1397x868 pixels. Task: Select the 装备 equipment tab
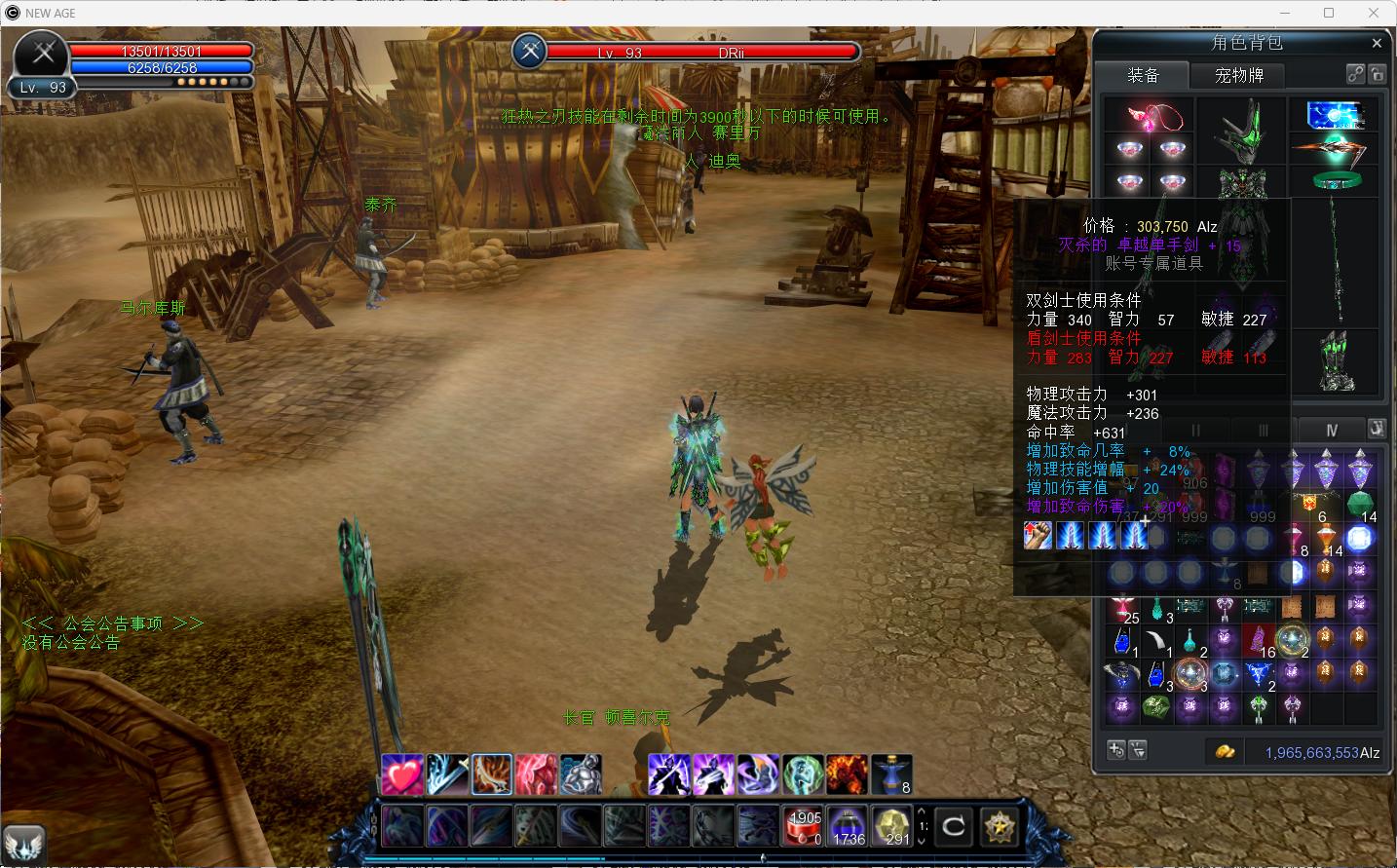click(1143, 75)
